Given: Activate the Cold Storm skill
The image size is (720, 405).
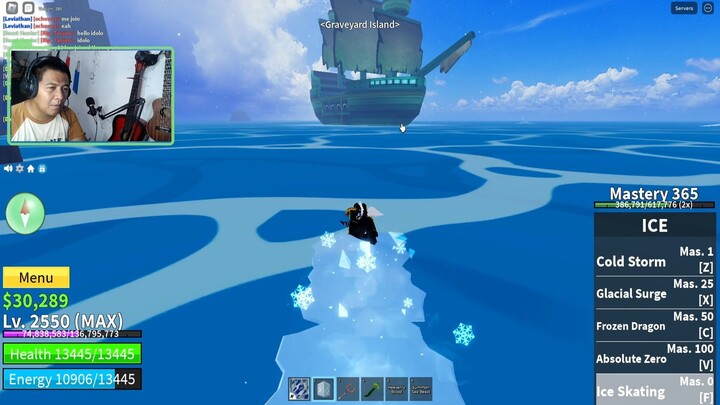Looking at the screenshot, I should (655, 262).
